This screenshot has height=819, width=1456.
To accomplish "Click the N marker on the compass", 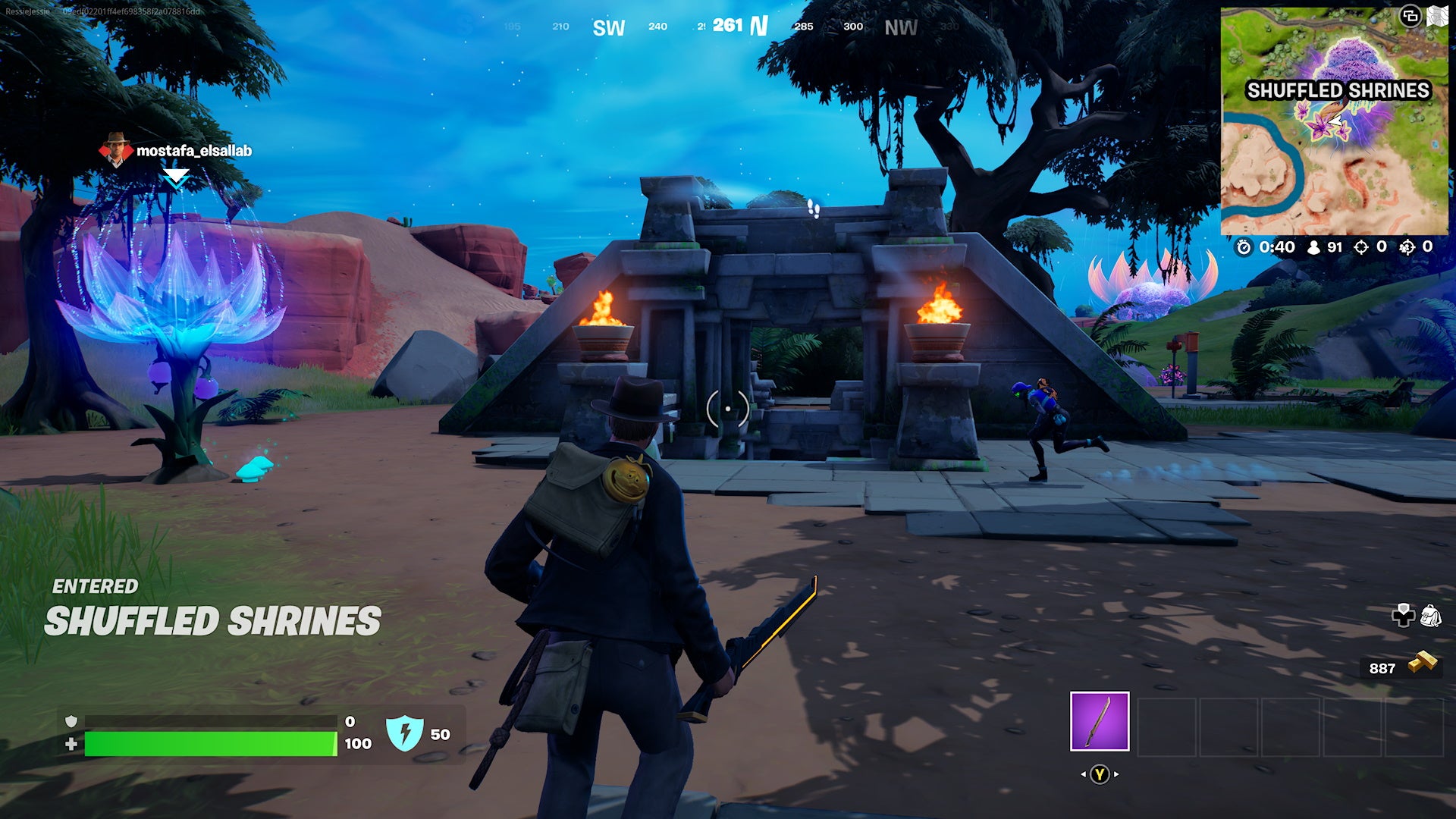I will pos(758,26).
